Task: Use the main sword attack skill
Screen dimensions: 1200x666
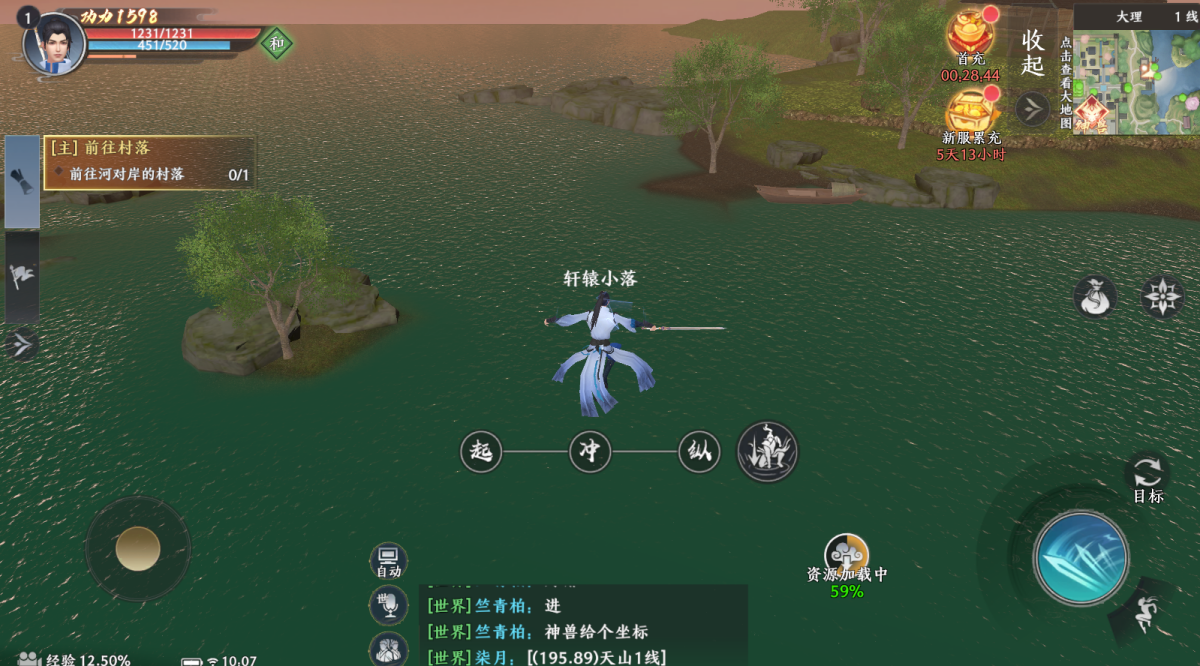Action: (1081, 558)
